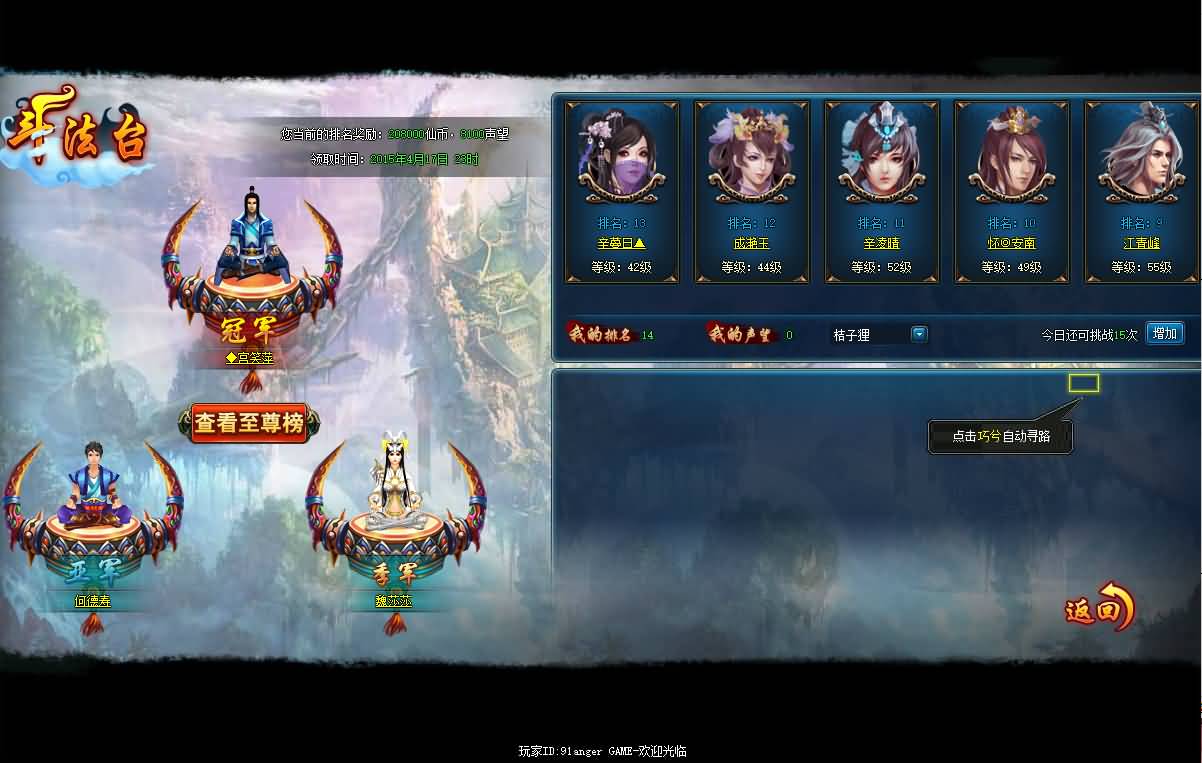1202x763 pixels.
Task: Click the 江青峰 player name link
Action: coord(1141,243)
